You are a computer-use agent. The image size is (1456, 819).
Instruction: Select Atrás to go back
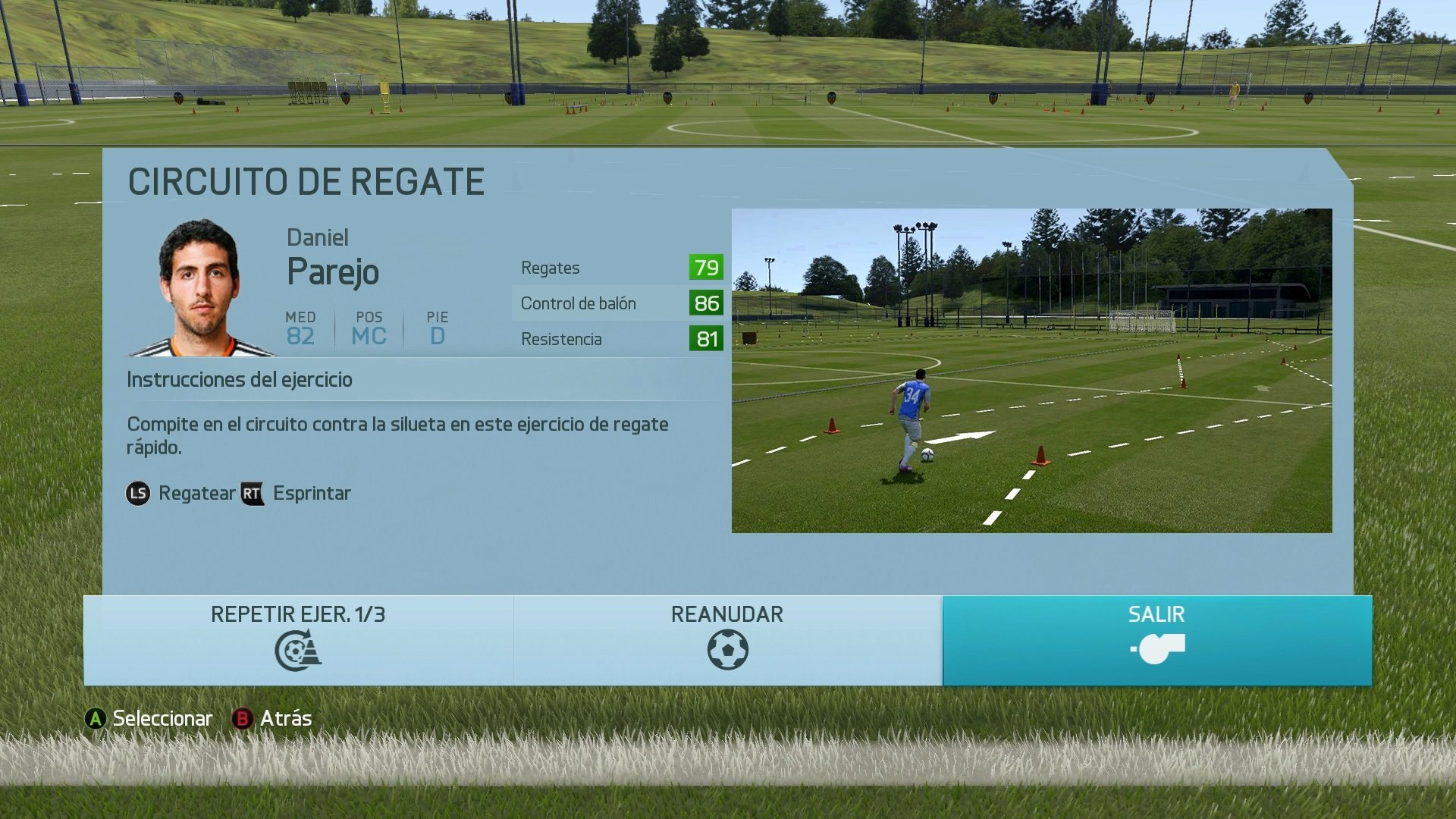tap(284, 717)
